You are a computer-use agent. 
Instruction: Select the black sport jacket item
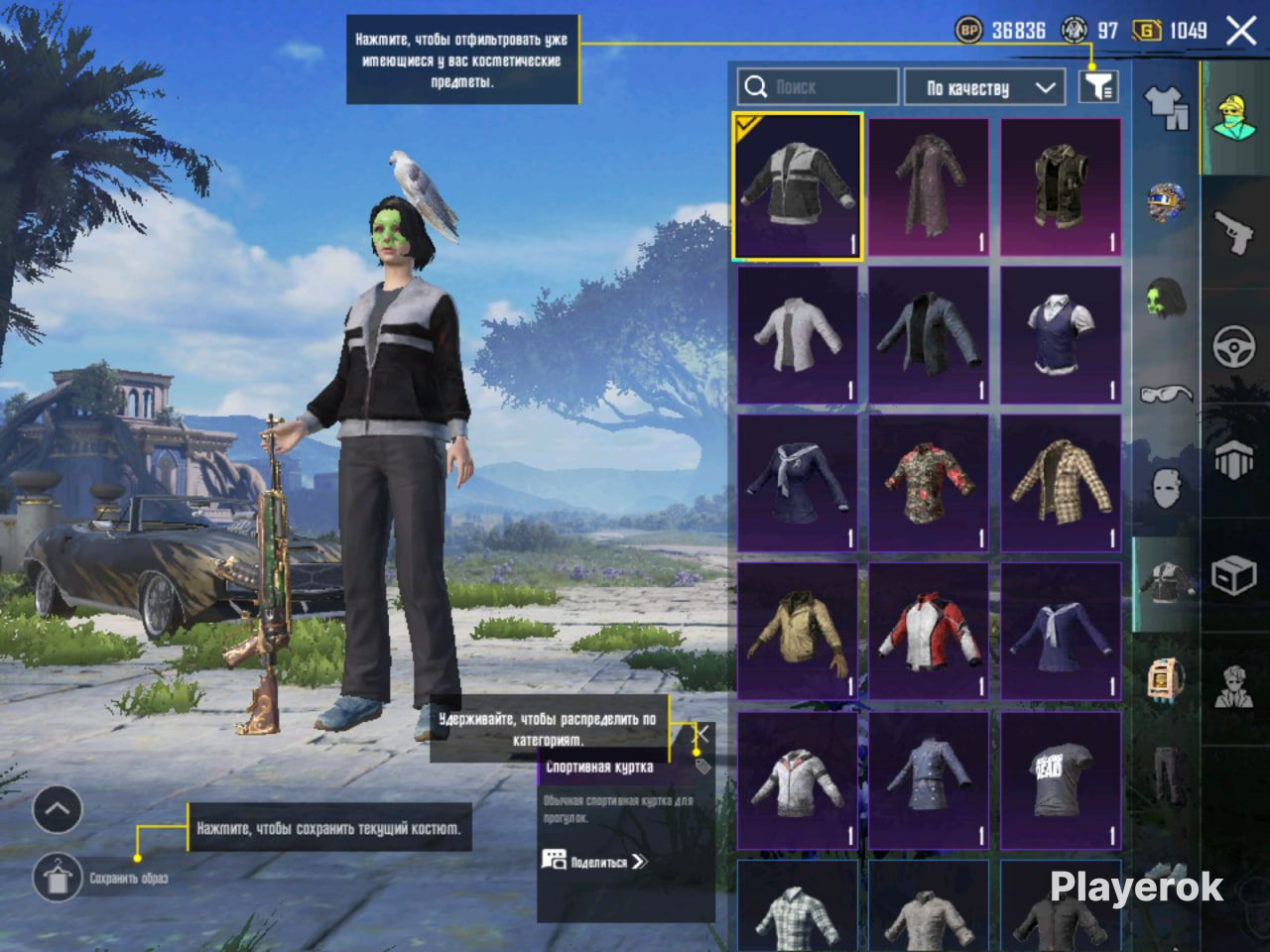798,187
